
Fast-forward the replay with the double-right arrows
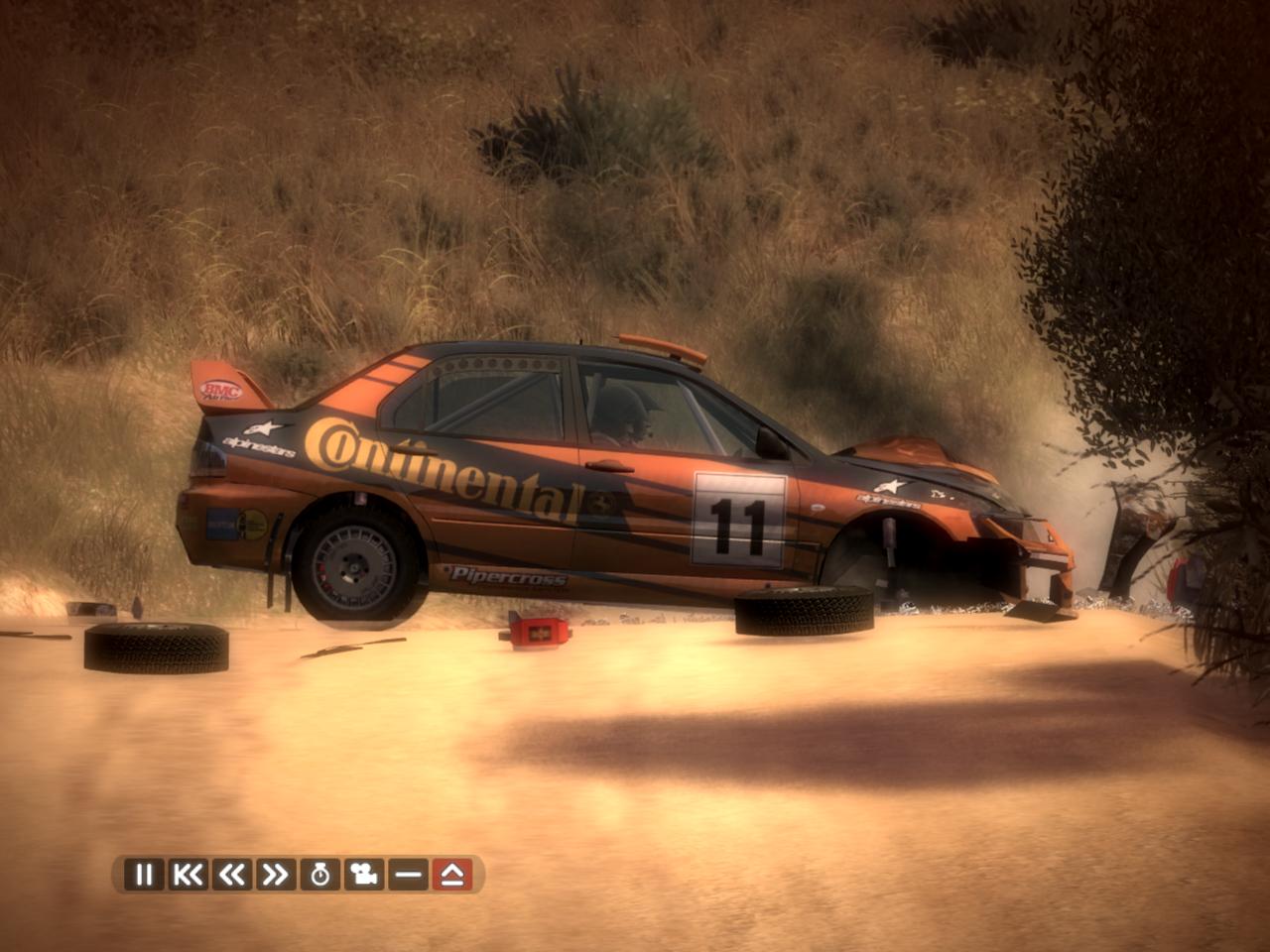(x=275, y=875)
